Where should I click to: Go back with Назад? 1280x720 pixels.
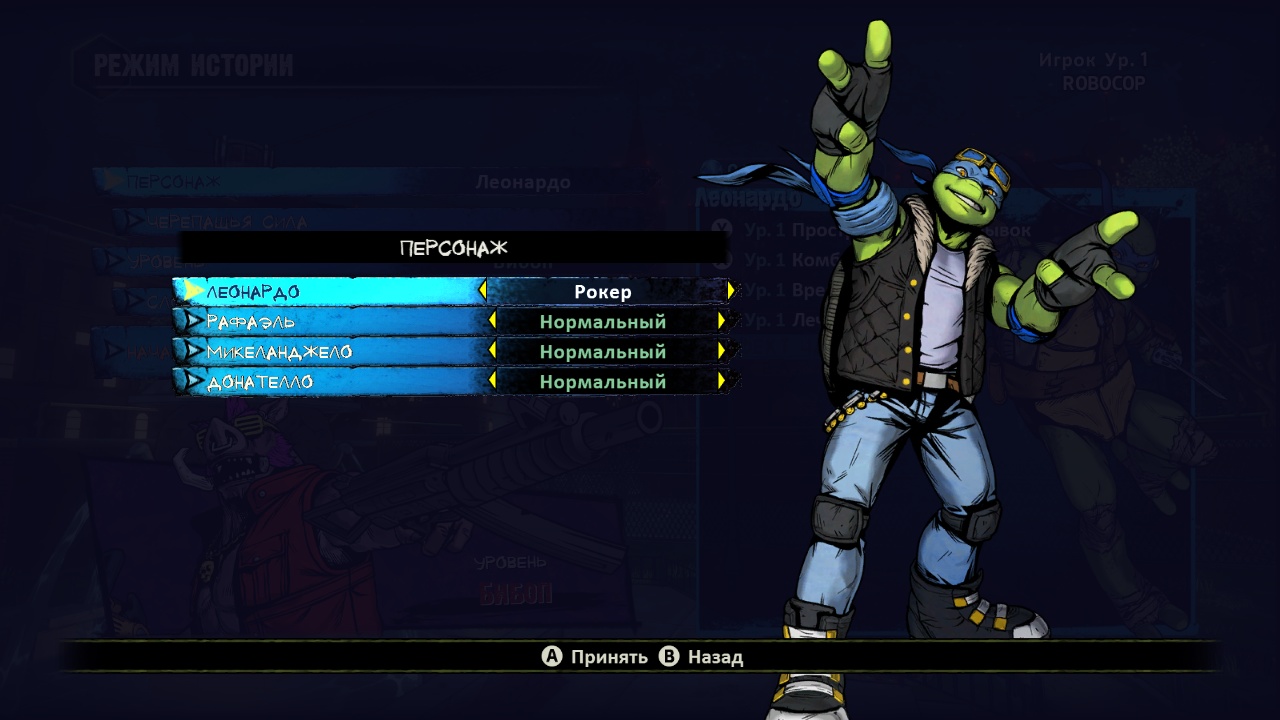(x=702, y=657)
